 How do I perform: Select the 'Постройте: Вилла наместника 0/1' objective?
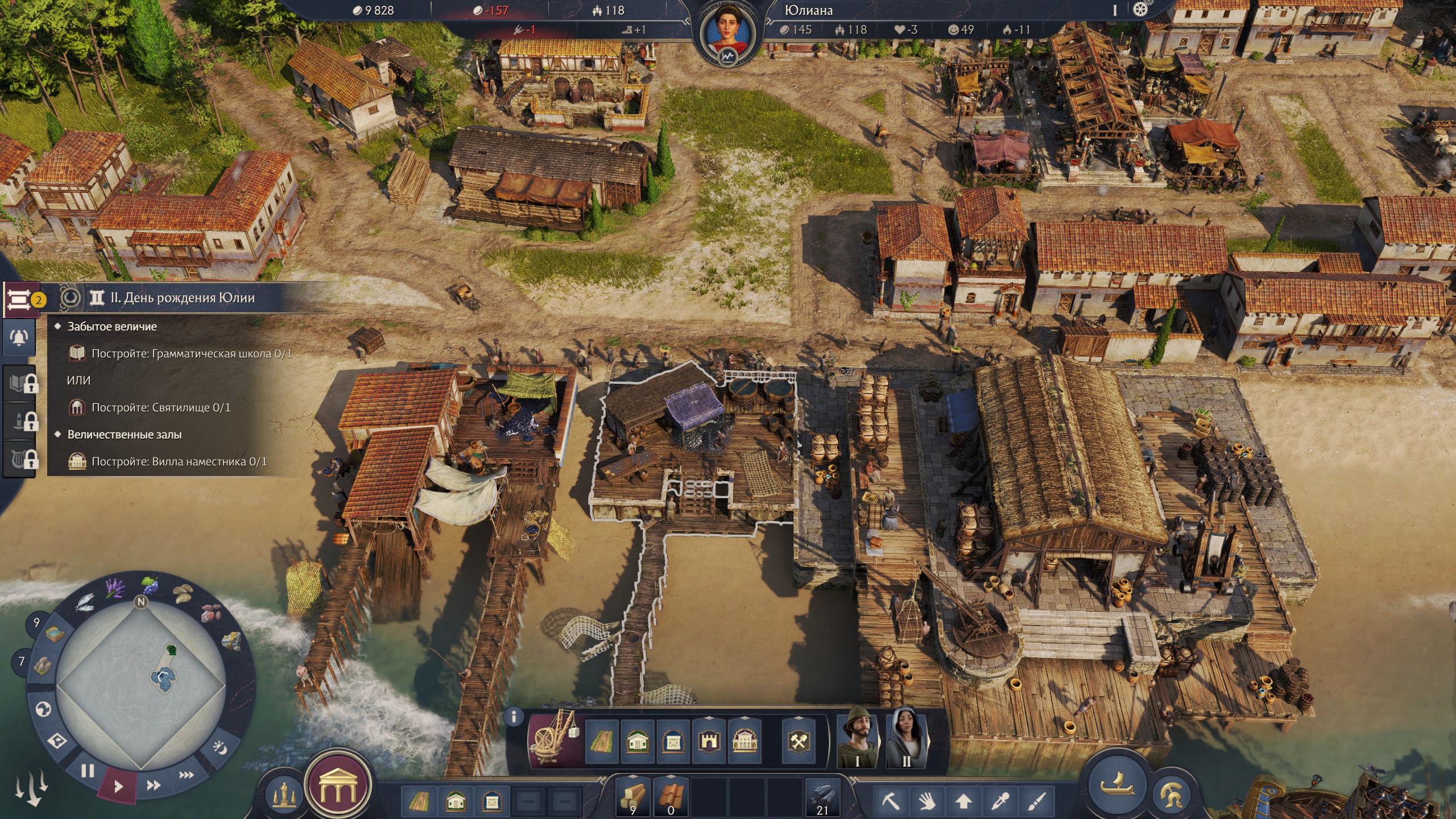pyautogui.click(x=179, y=461)
